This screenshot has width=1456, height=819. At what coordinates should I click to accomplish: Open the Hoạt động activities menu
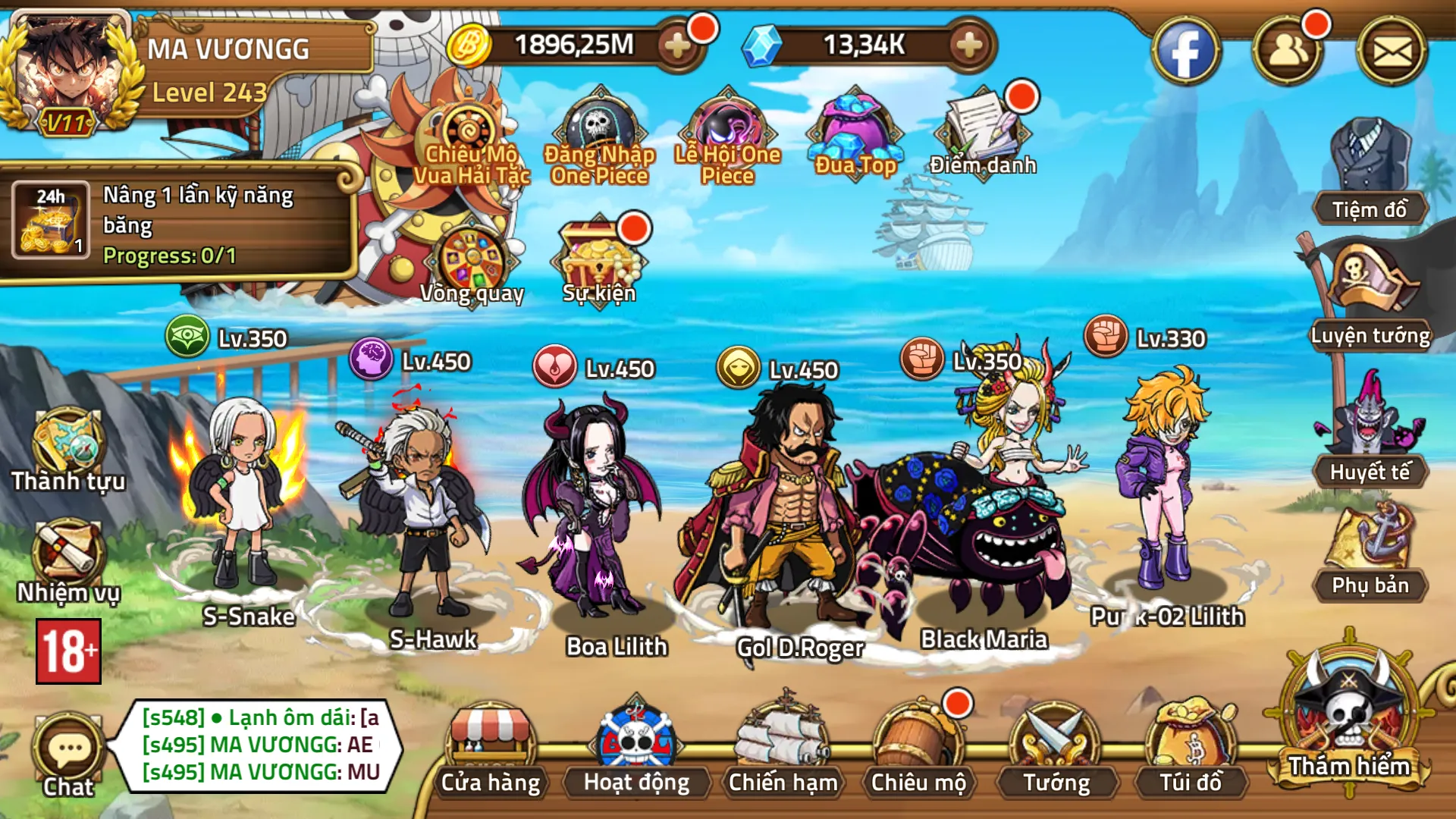(636, 749)
